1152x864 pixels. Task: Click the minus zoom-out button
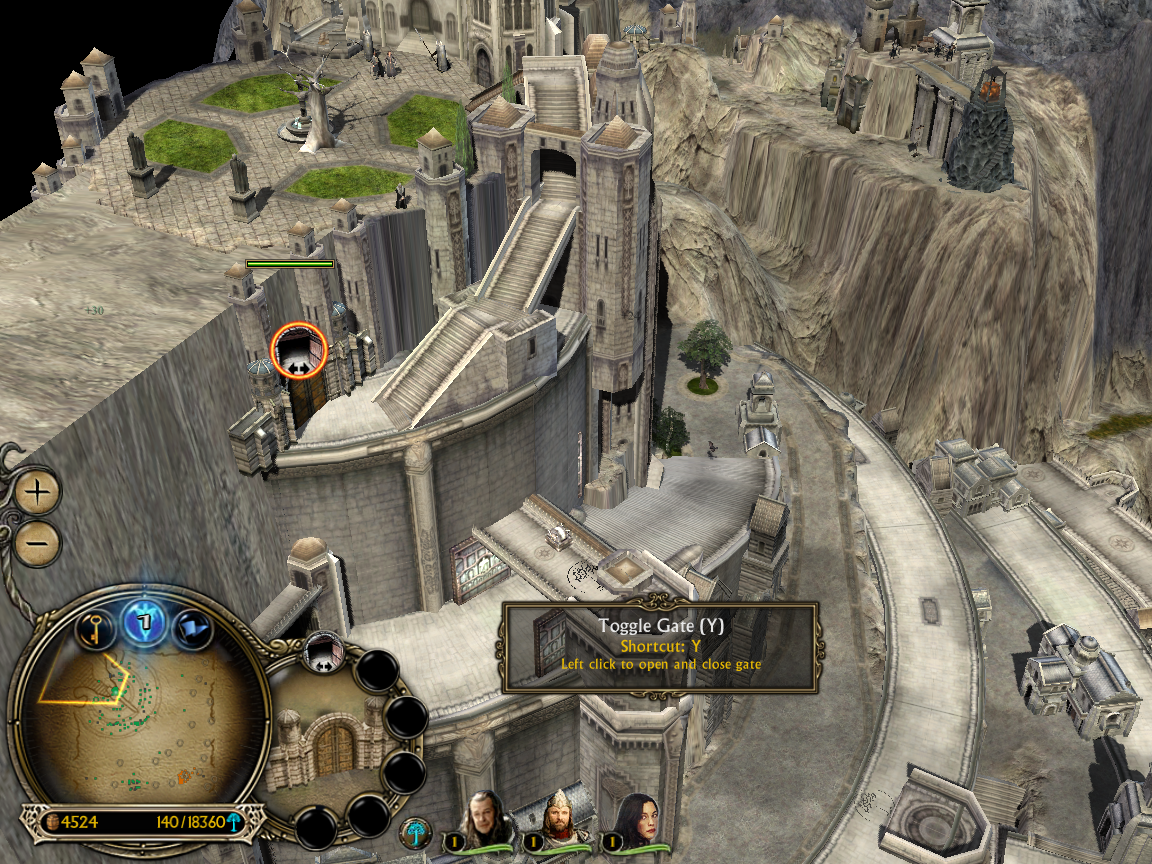pyautogui.click(x=38, y=544)
